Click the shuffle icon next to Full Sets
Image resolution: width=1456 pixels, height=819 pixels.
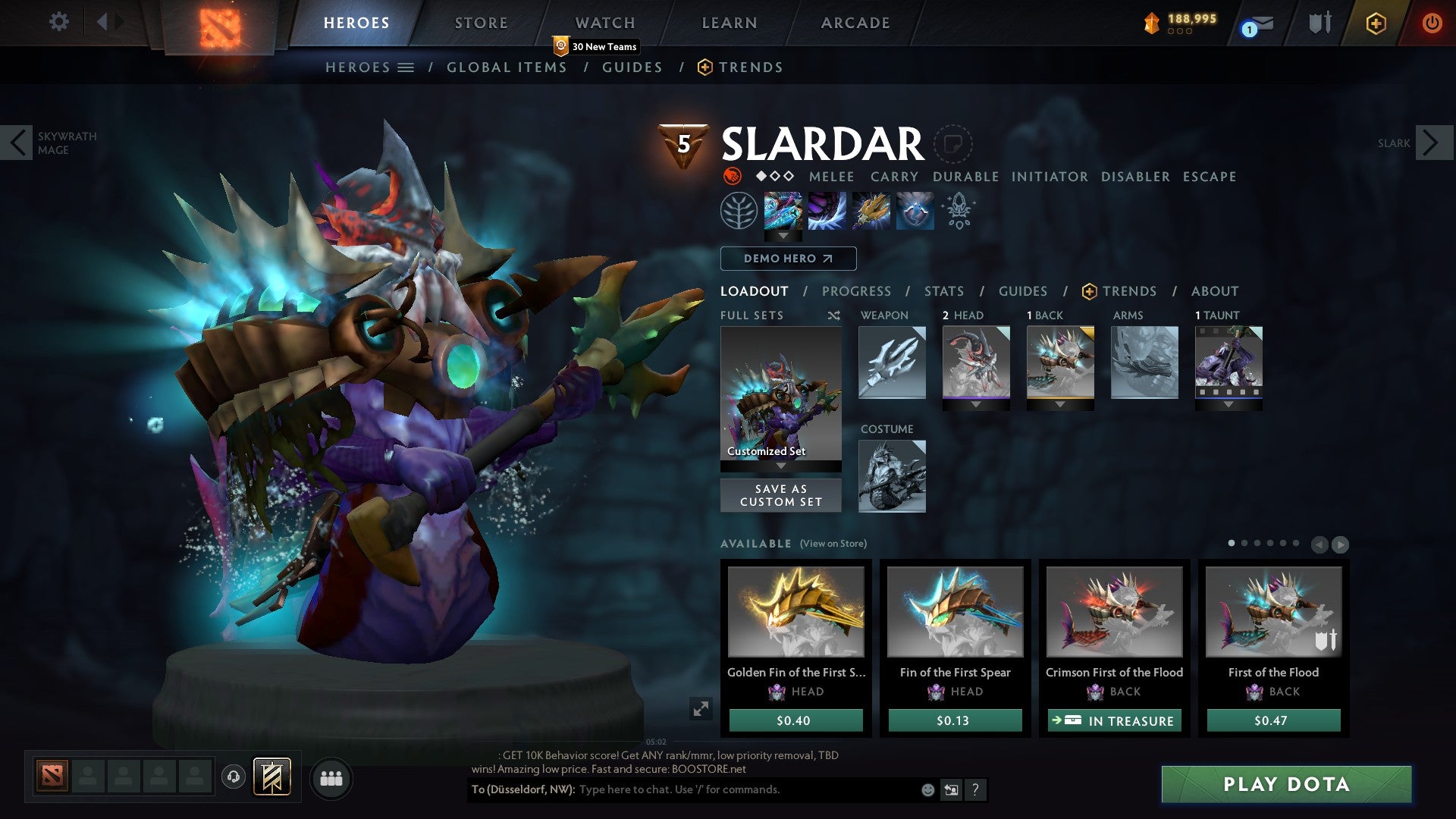pos(835,315)
